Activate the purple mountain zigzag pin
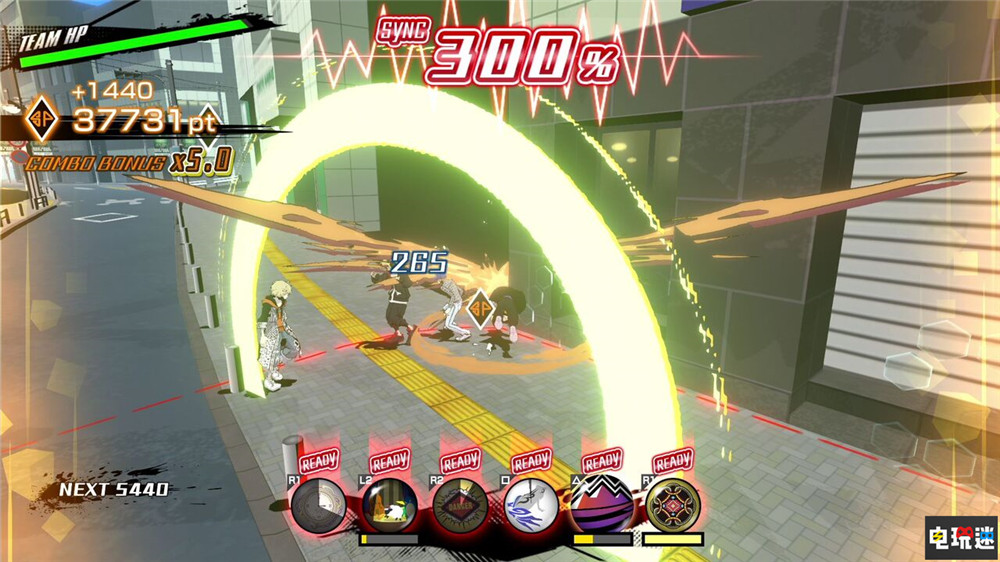 [x=601, y=505]
